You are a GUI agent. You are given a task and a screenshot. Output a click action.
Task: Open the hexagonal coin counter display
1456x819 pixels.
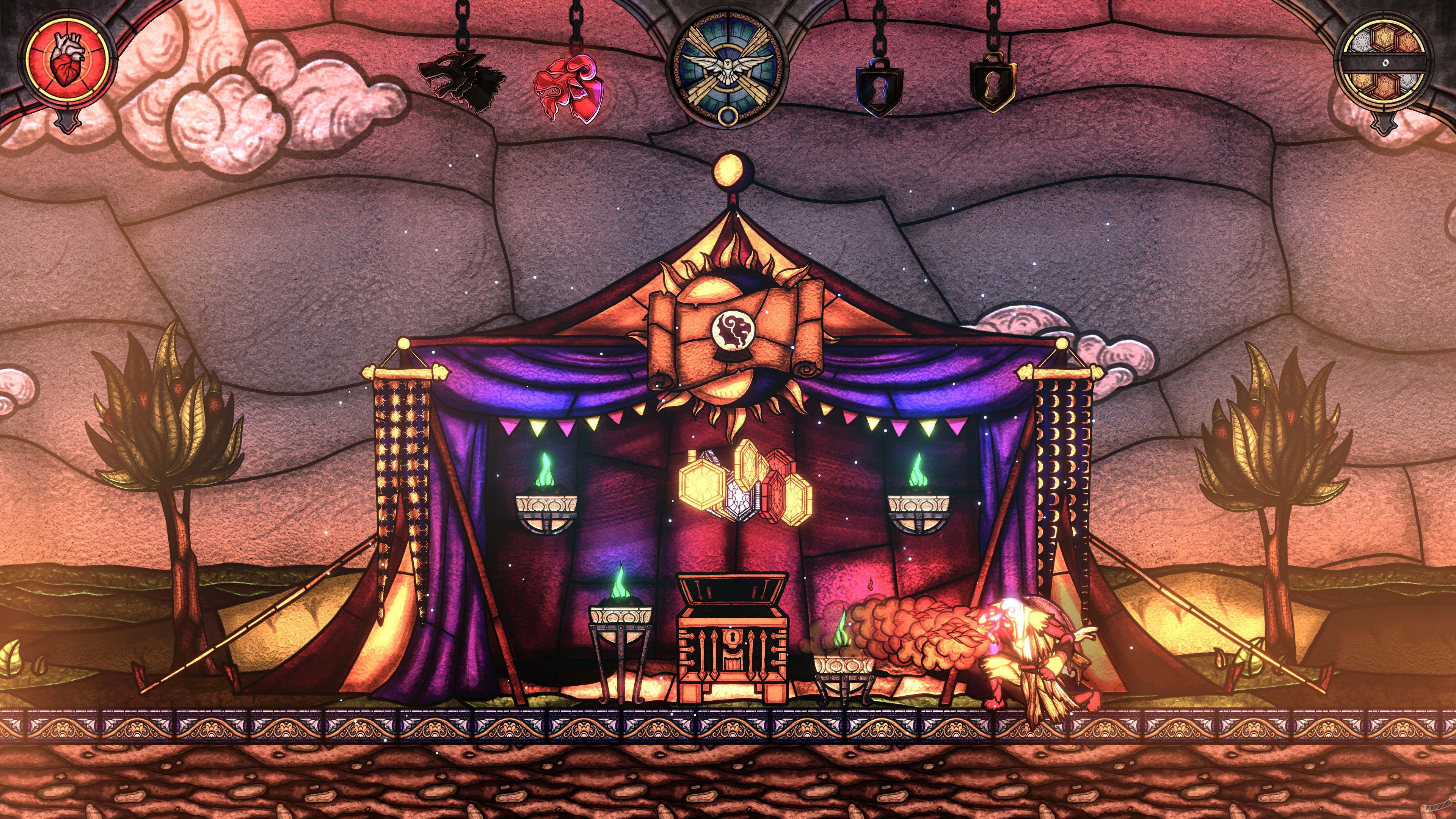pyautogui.click(x=1384, y=61)
